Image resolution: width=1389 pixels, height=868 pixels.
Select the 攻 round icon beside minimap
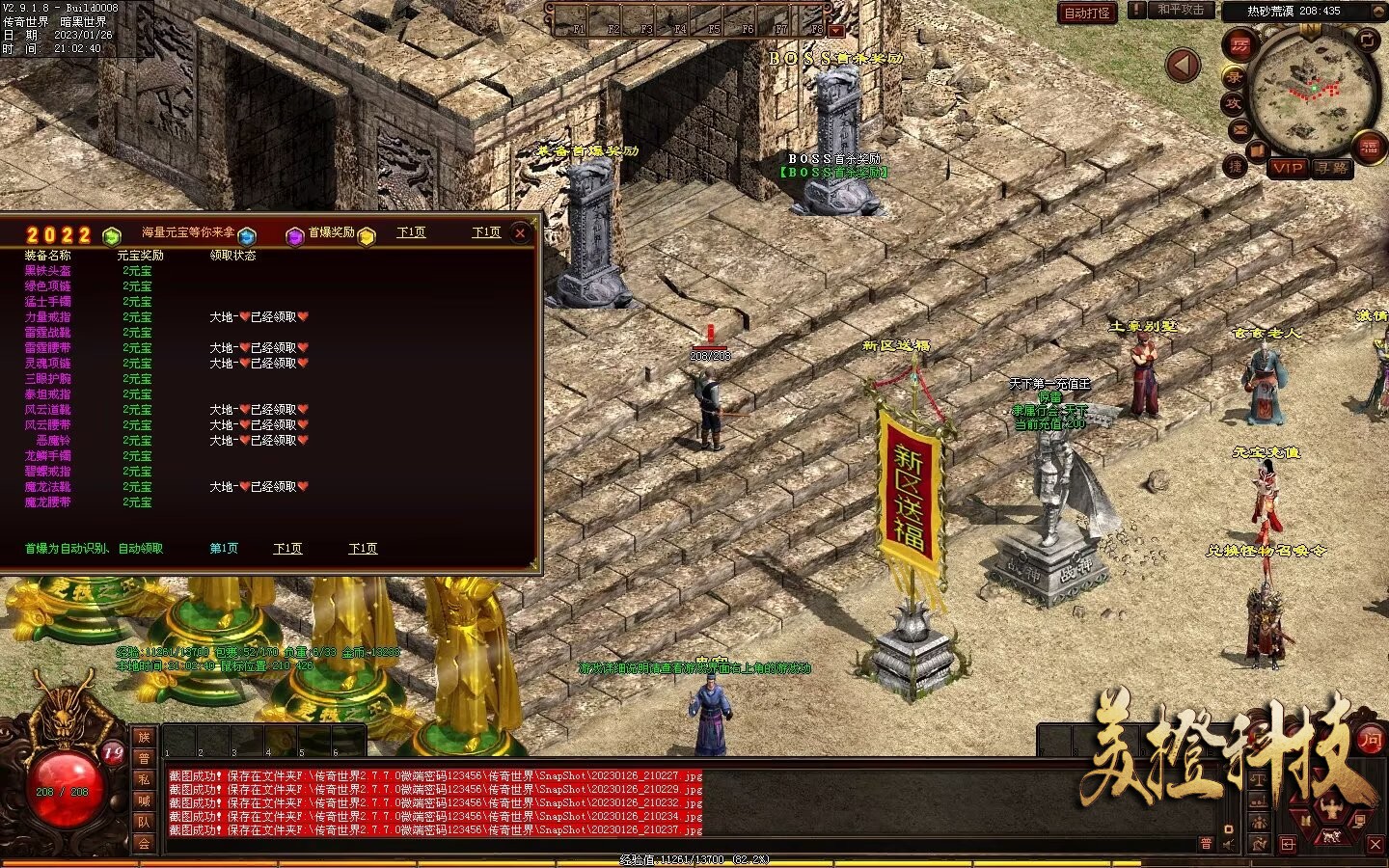coord(1234,103)
